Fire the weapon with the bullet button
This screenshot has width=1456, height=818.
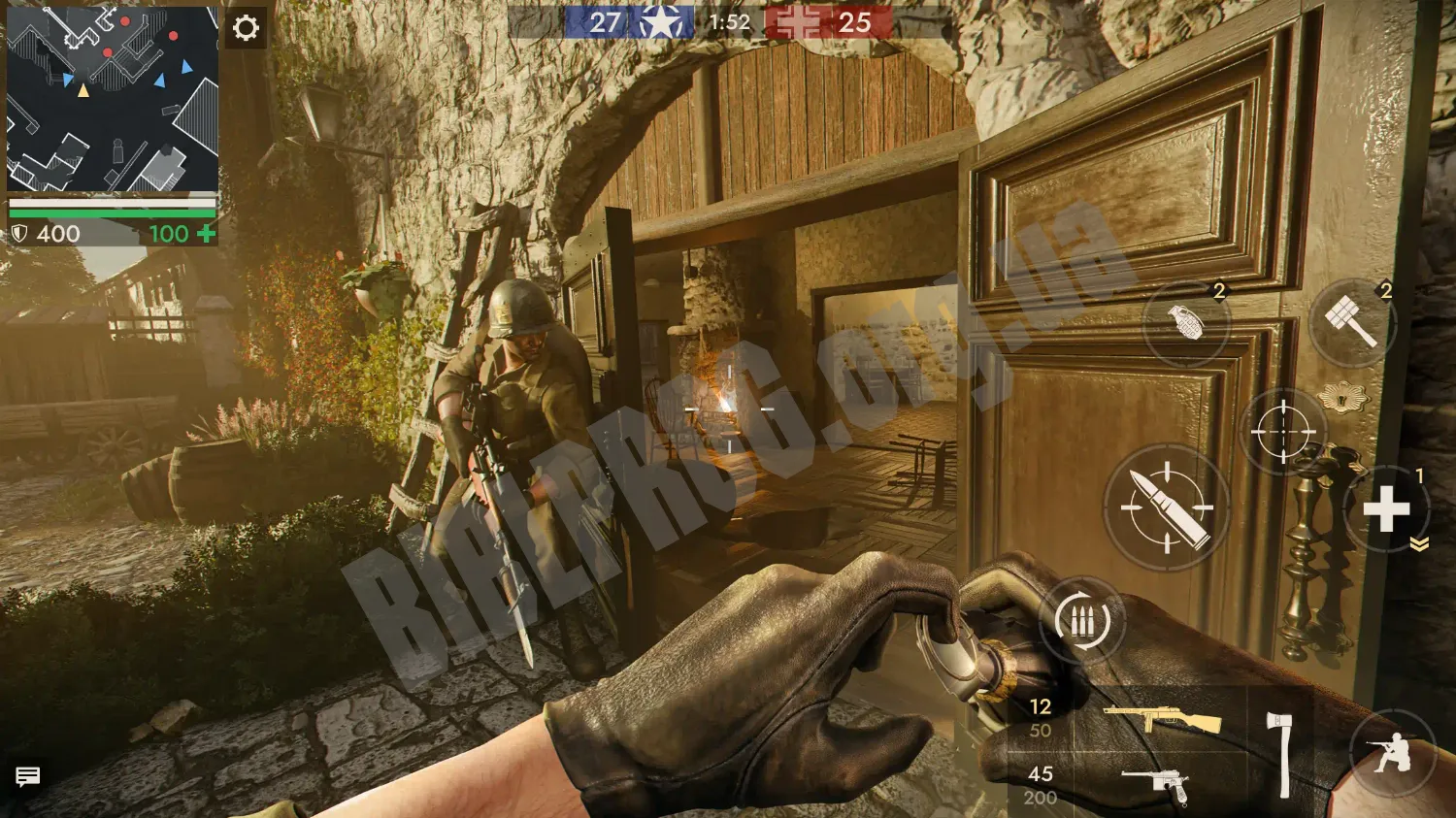(1167, 507)
